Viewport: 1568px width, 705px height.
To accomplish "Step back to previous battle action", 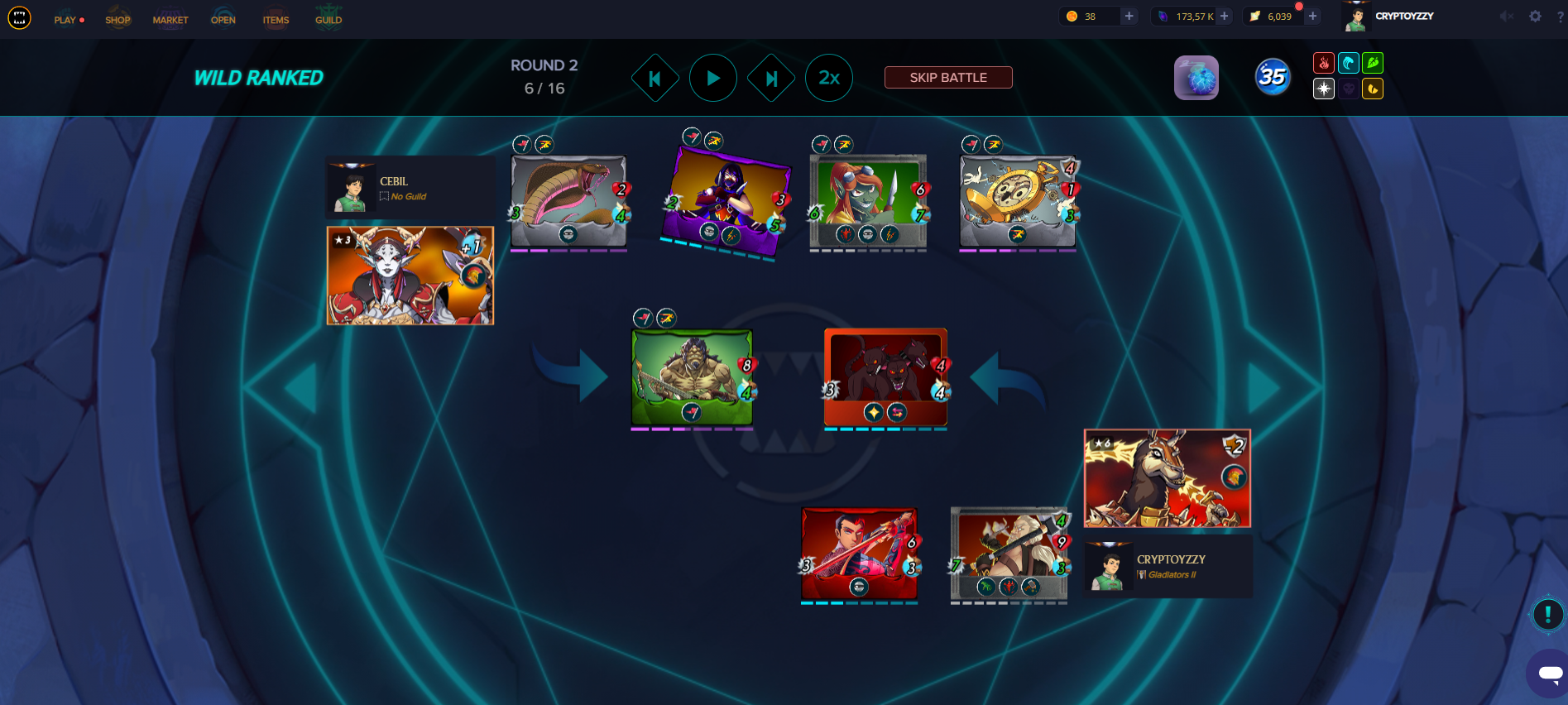I will pyautogui.click(x=655, y=79).
